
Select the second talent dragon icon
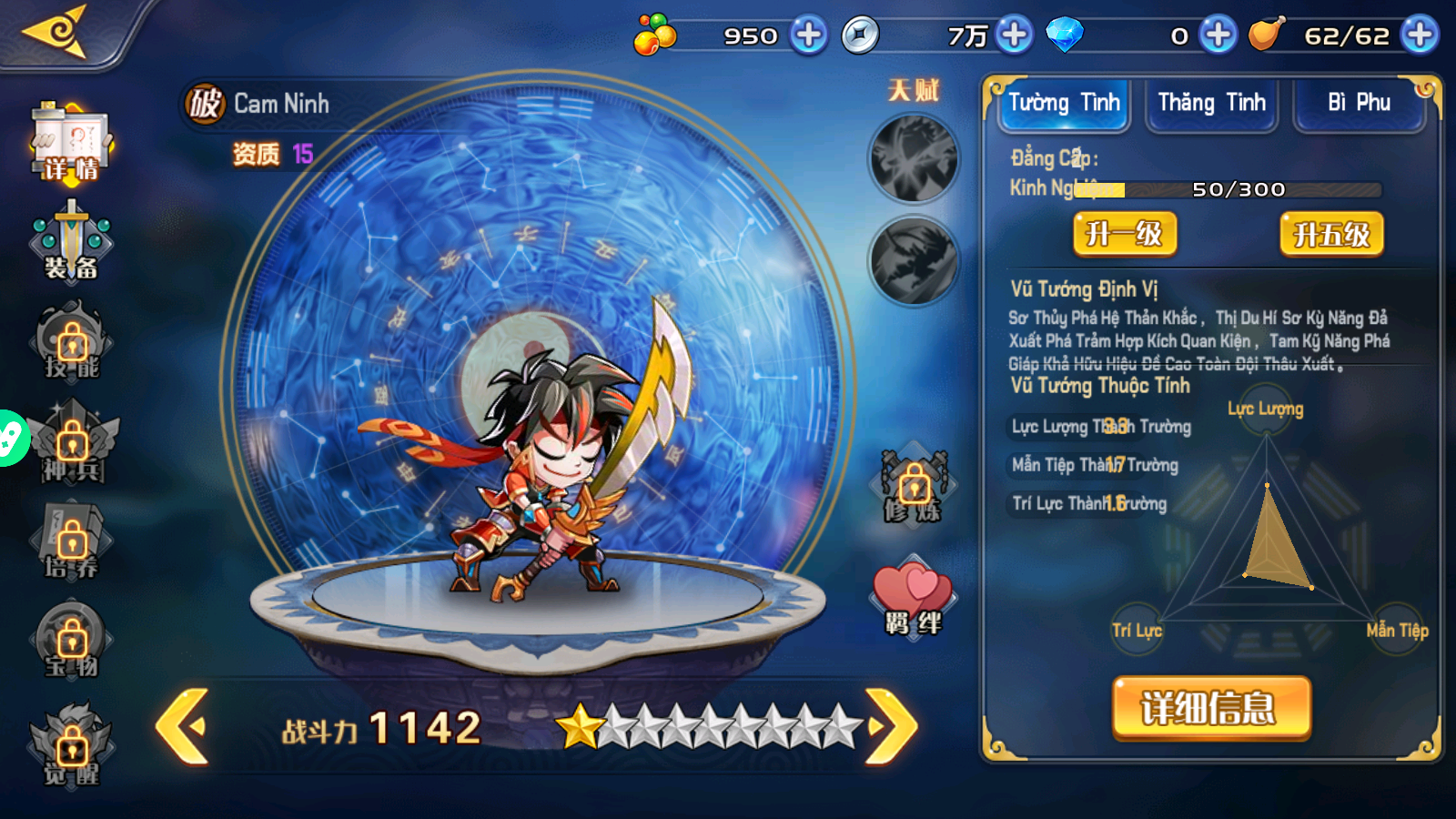click(x=914, y=261)
